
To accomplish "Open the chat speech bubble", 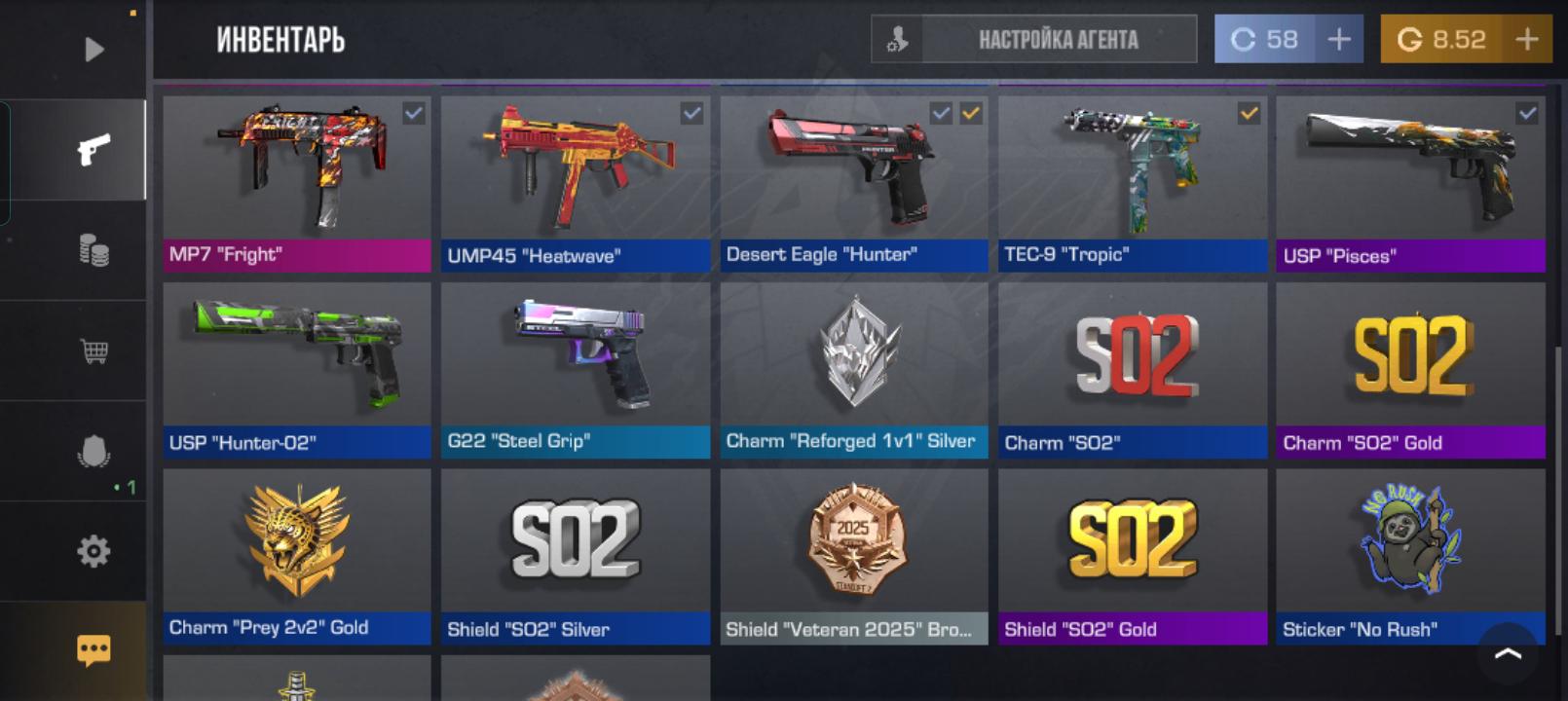I will pyautogui.click(x=93, y=649).
